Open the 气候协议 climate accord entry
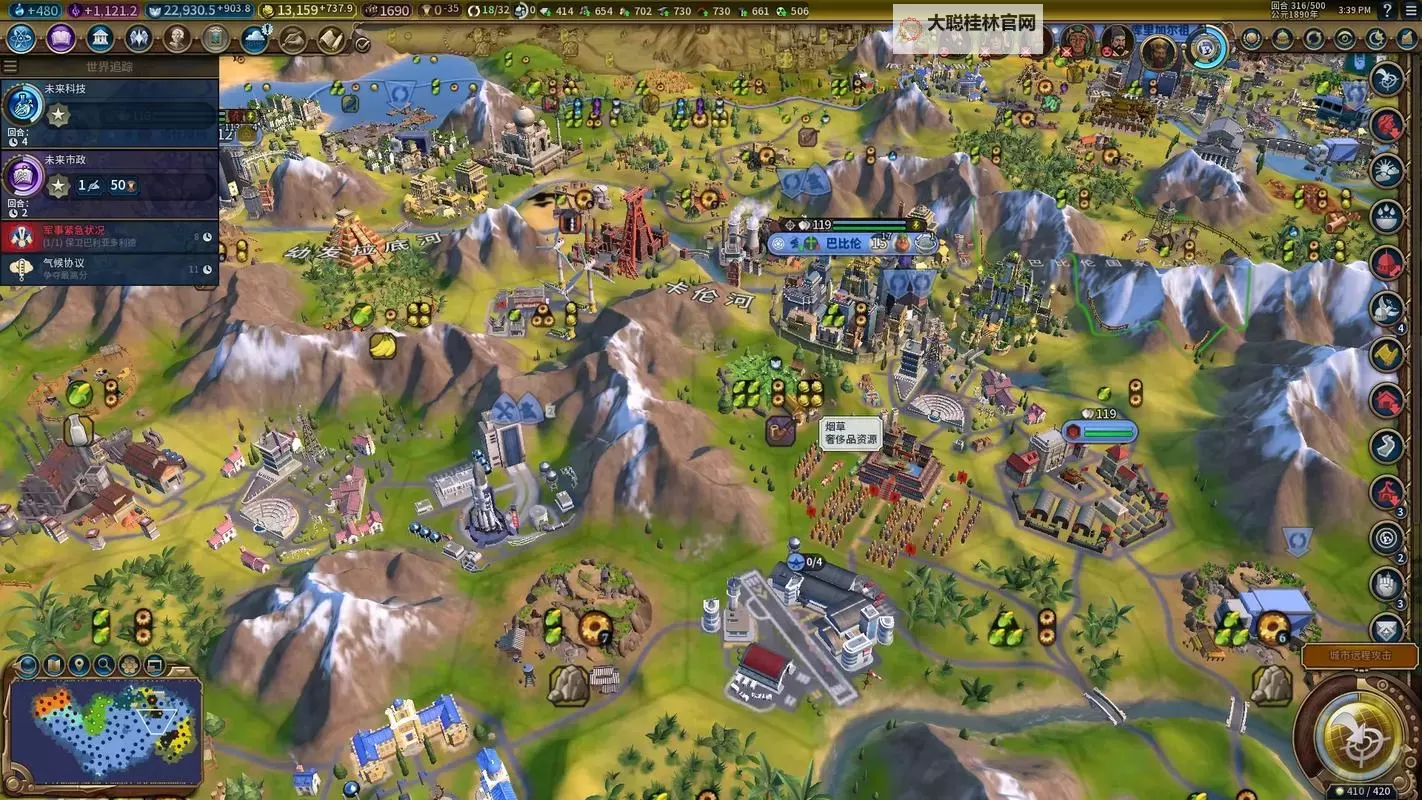Image resolution: width=1422 pixels, height=800 pixels. pyautogui.click(x=110, y=268)
